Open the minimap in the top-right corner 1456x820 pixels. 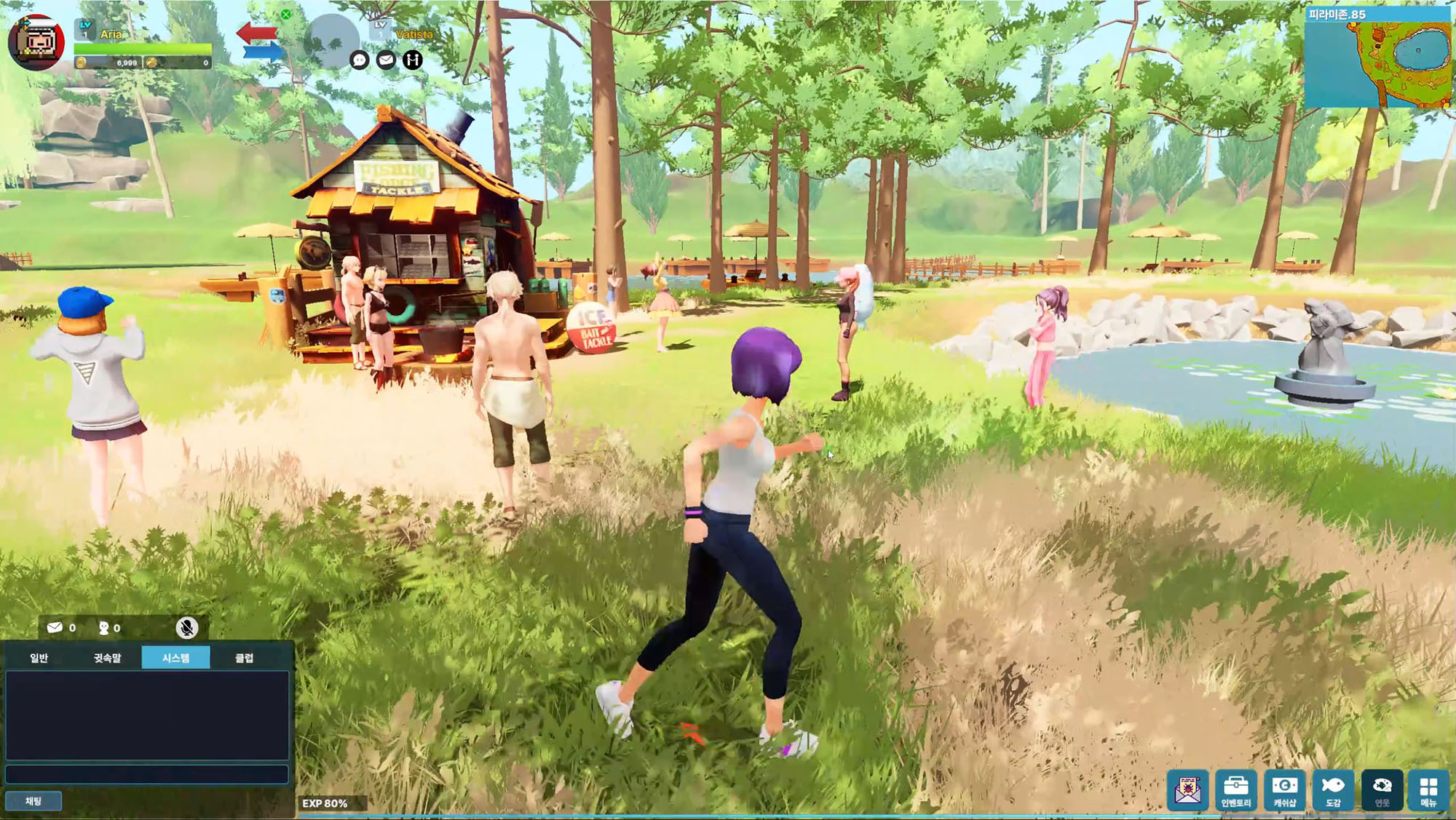(x=1379, y=57)
